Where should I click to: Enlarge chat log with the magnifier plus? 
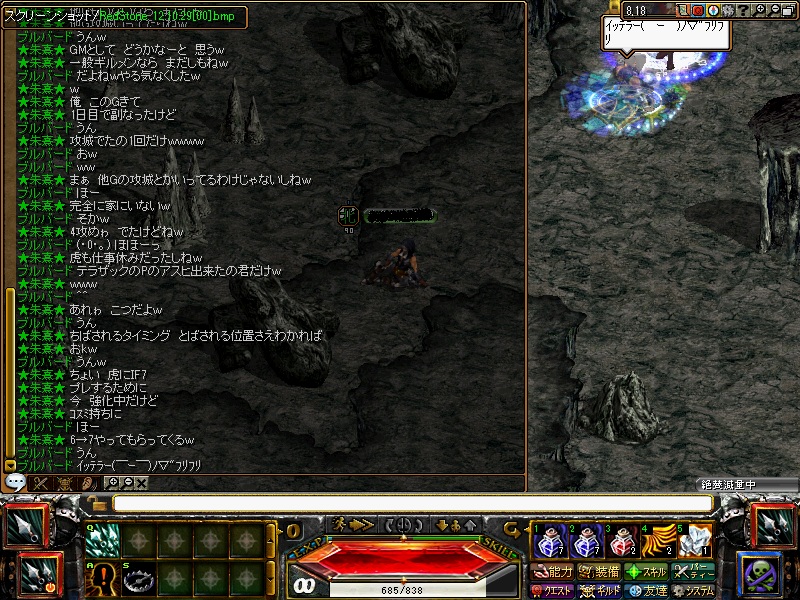tap(112, 483)
